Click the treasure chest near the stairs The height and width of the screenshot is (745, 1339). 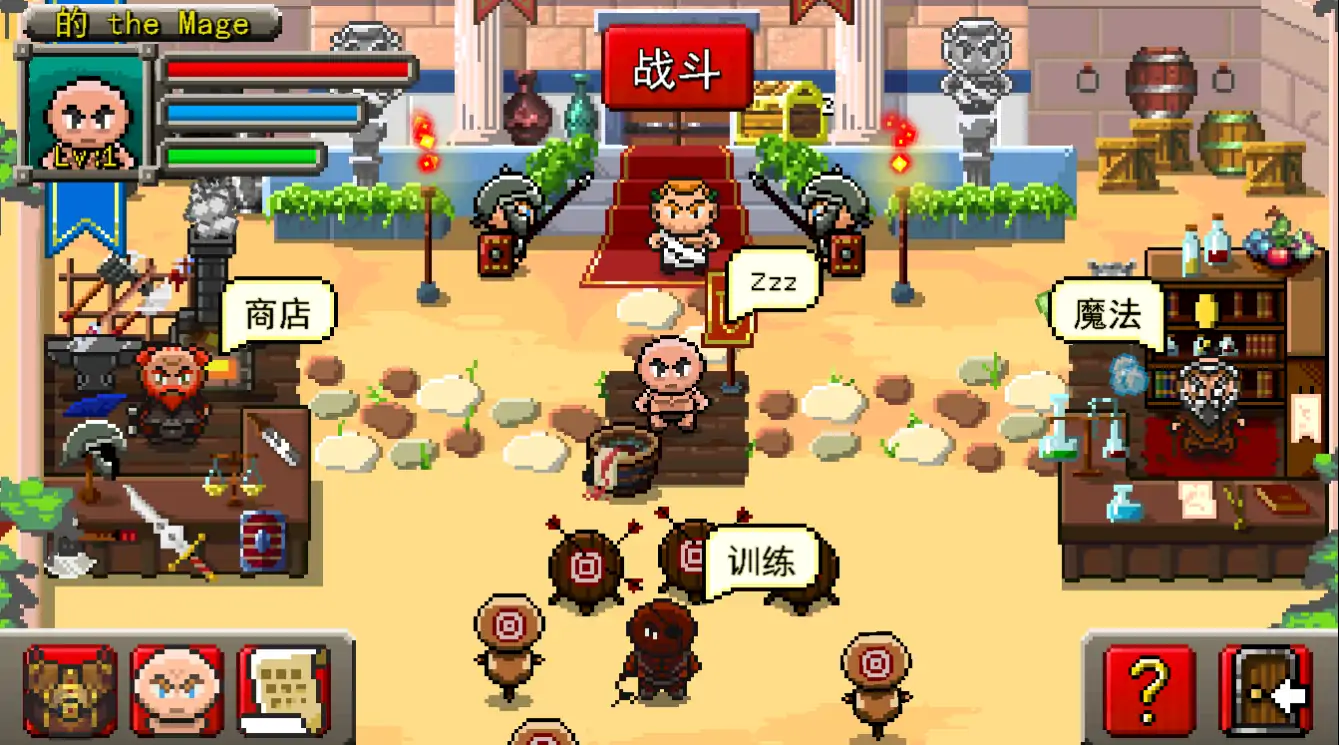pos(784,110)
